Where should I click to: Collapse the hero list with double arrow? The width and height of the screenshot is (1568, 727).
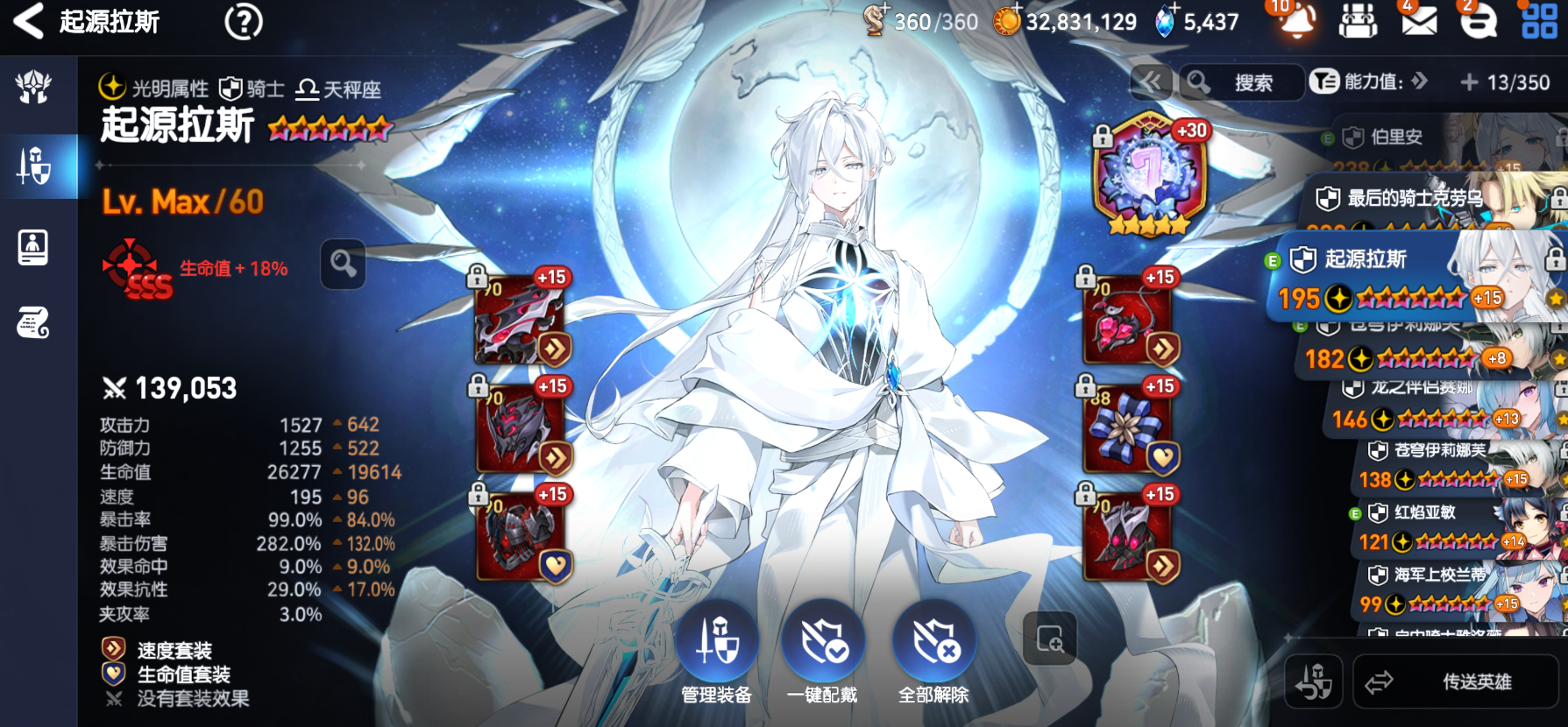[1151, 83]
